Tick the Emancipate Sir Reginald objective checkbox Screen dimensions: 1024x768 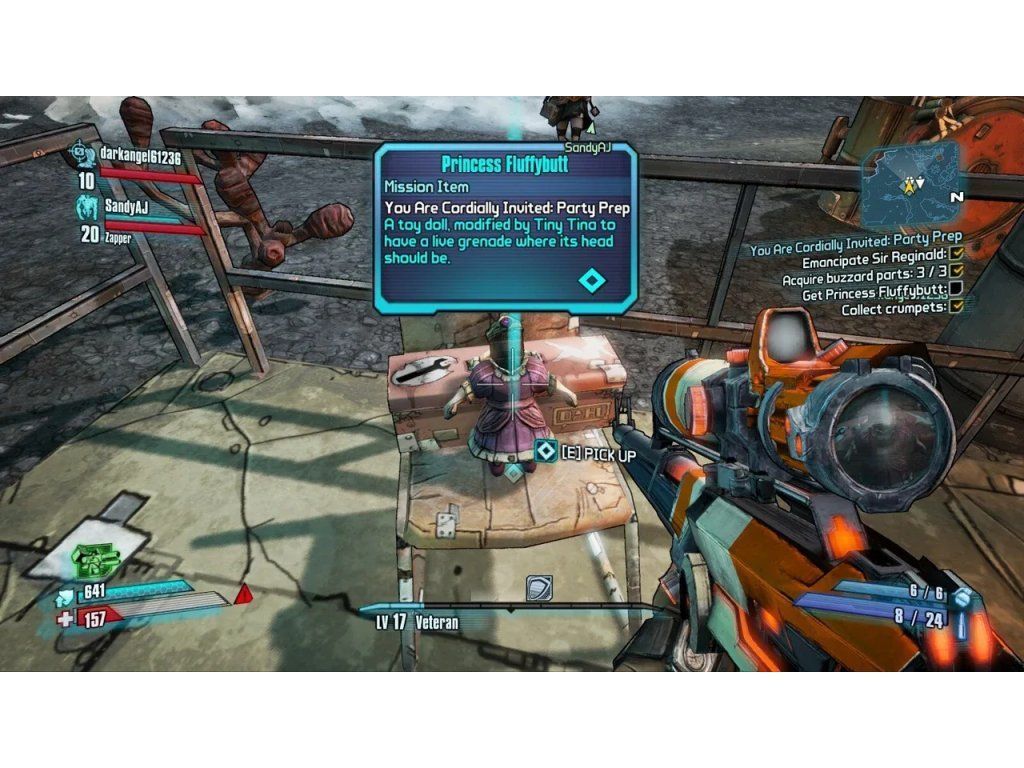coord(956,254)
